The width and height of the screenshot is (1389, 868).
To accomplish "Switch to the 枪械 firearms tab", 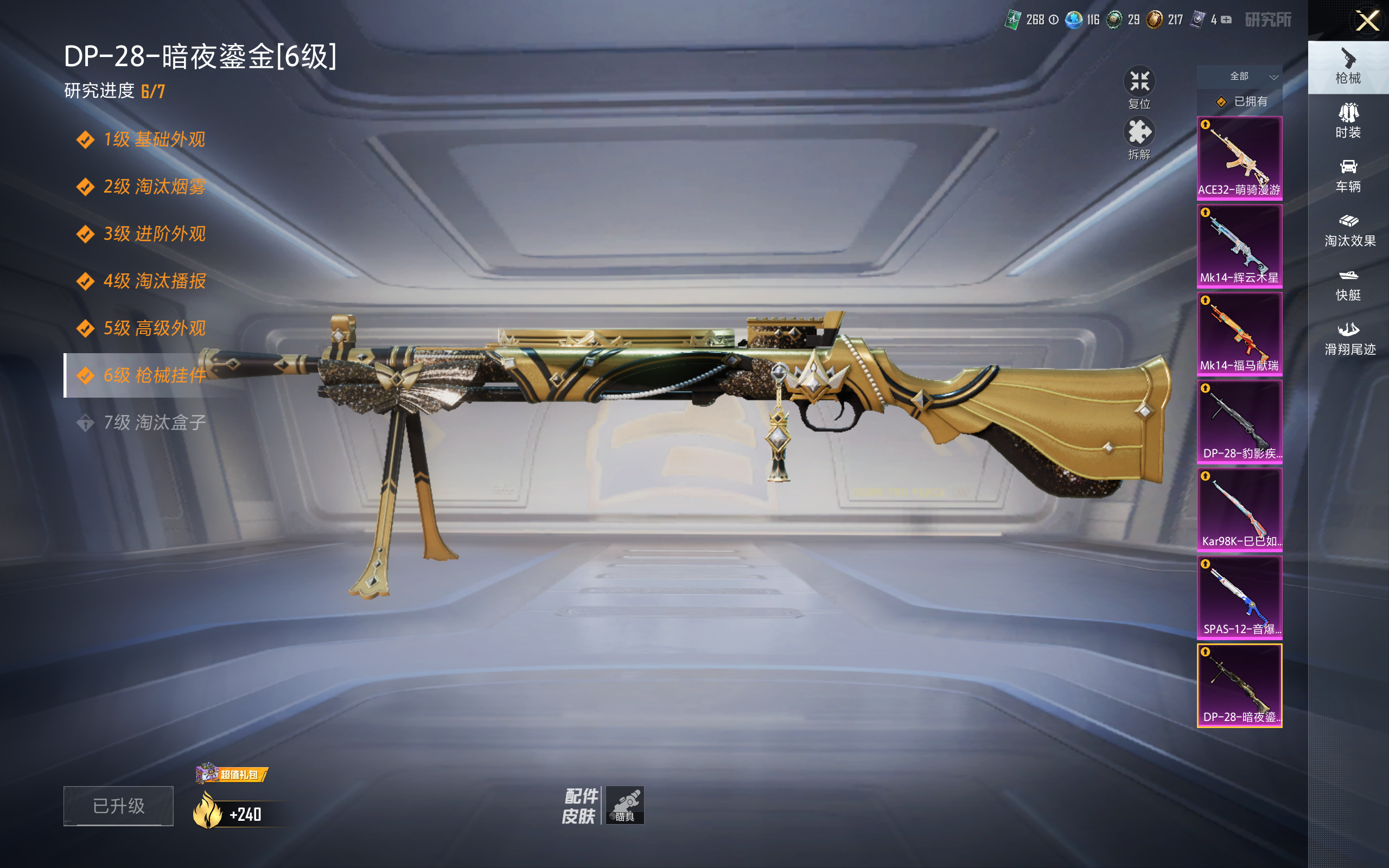I will [x=1348, y=67].
